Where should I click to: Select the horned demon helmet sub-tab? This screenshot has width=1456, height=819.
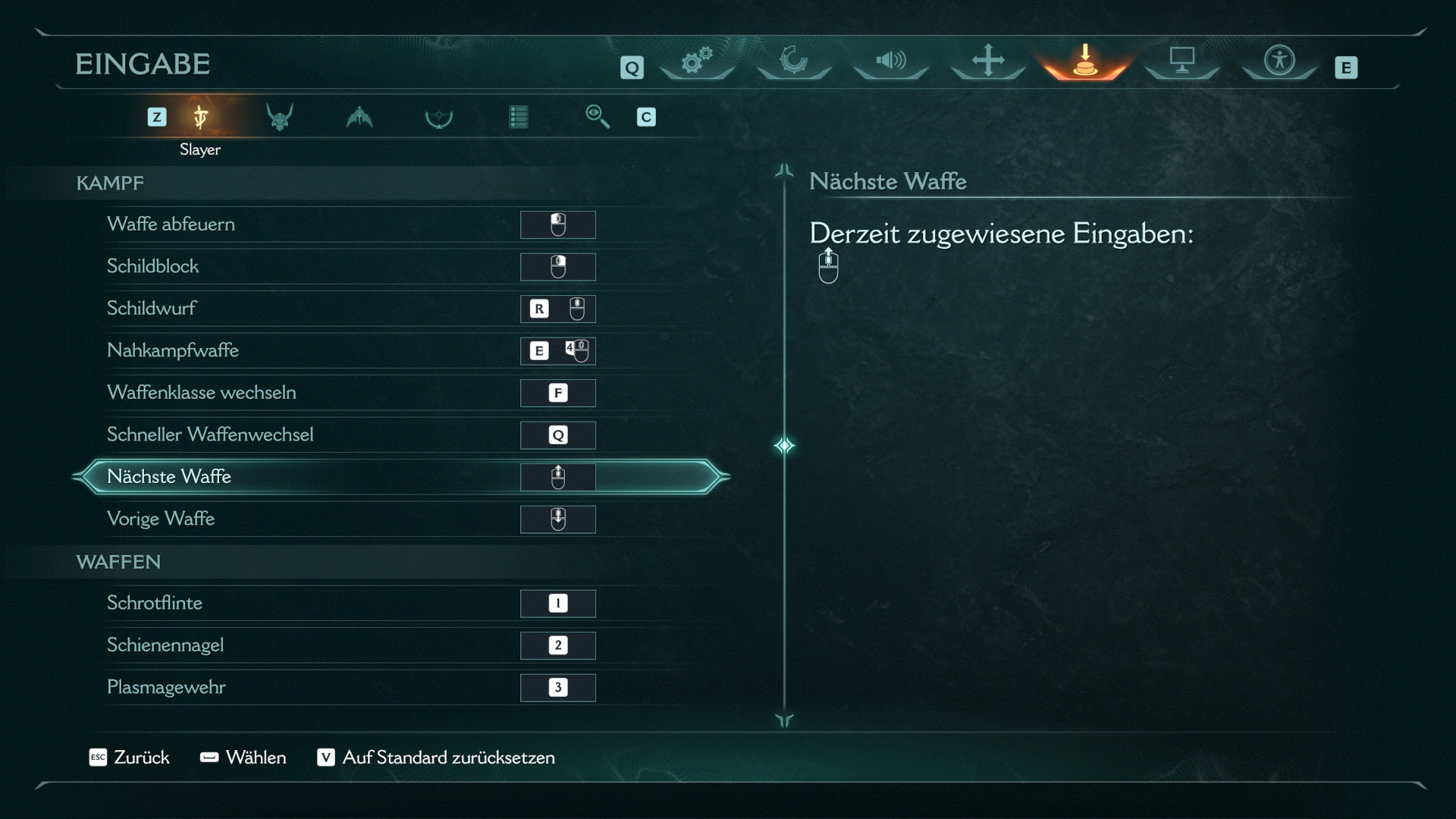tap(280, 117)
